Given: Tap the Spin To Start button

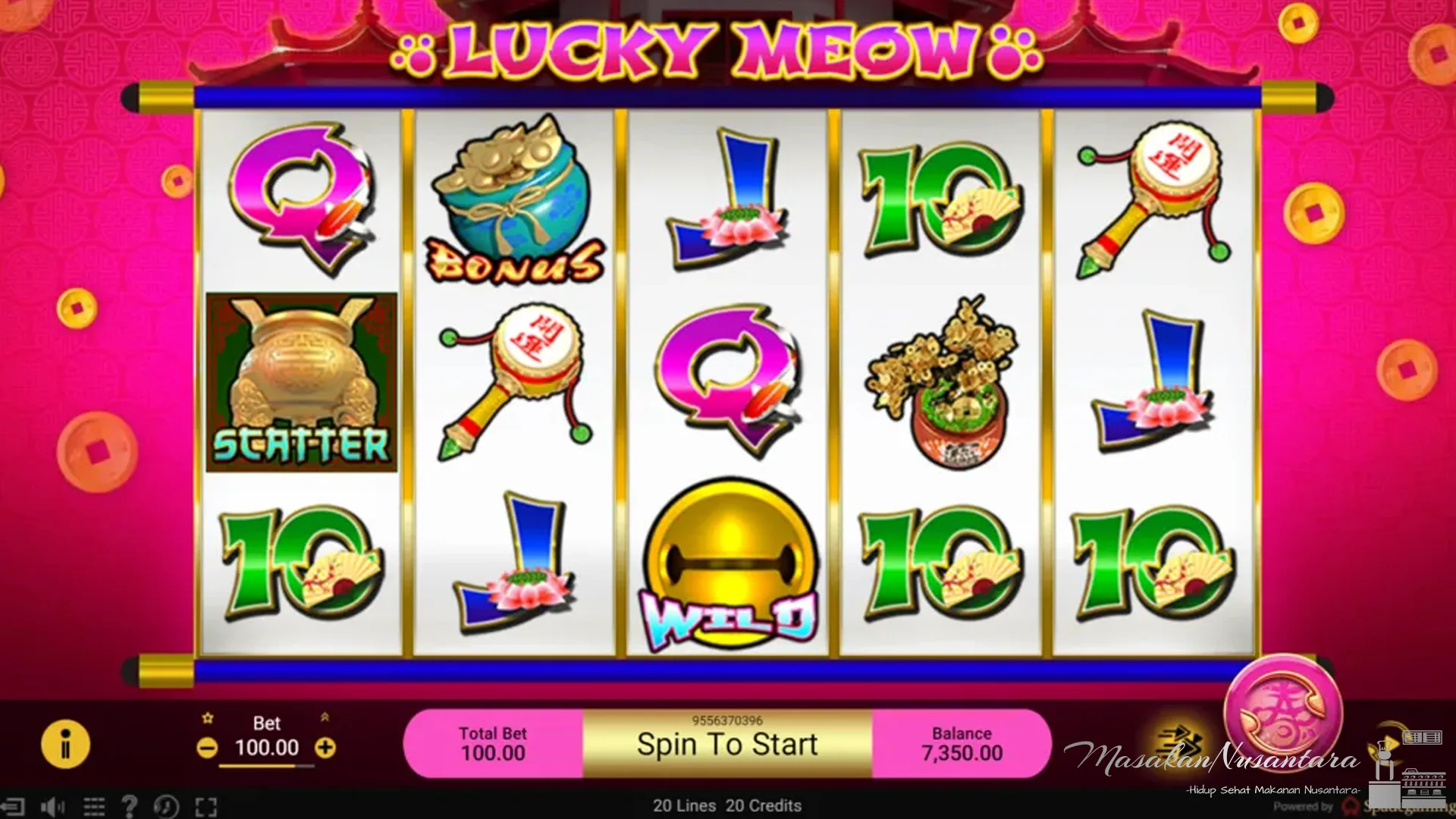Looking at the screenshot, I should click(x=726, y=744).
